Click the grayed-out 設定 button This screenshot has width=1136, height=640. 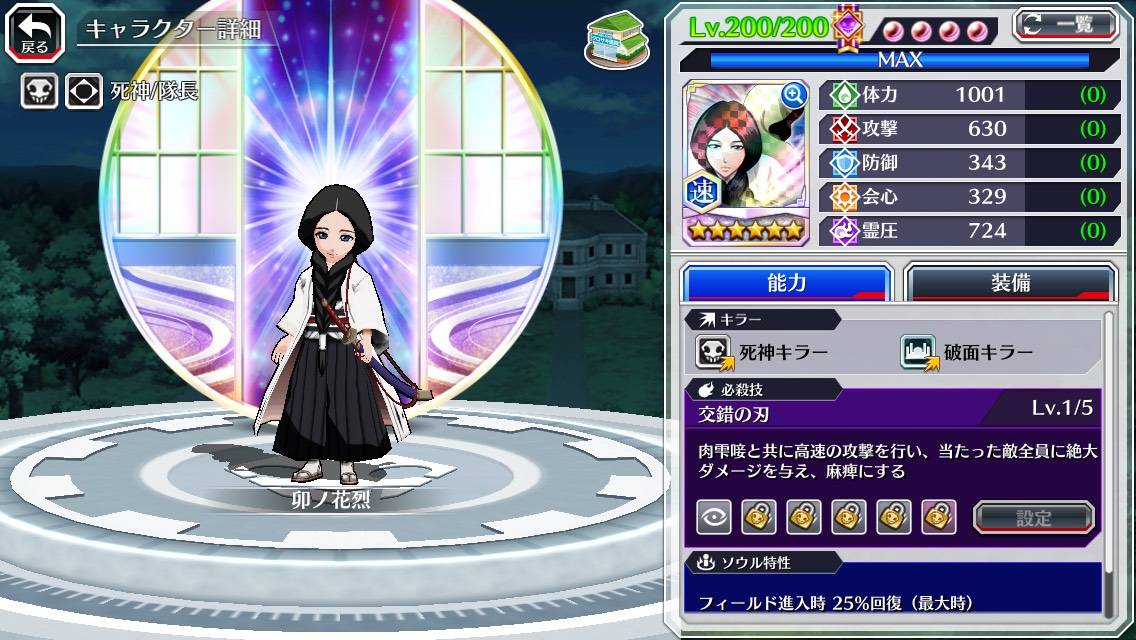[x=1033, y=517]
